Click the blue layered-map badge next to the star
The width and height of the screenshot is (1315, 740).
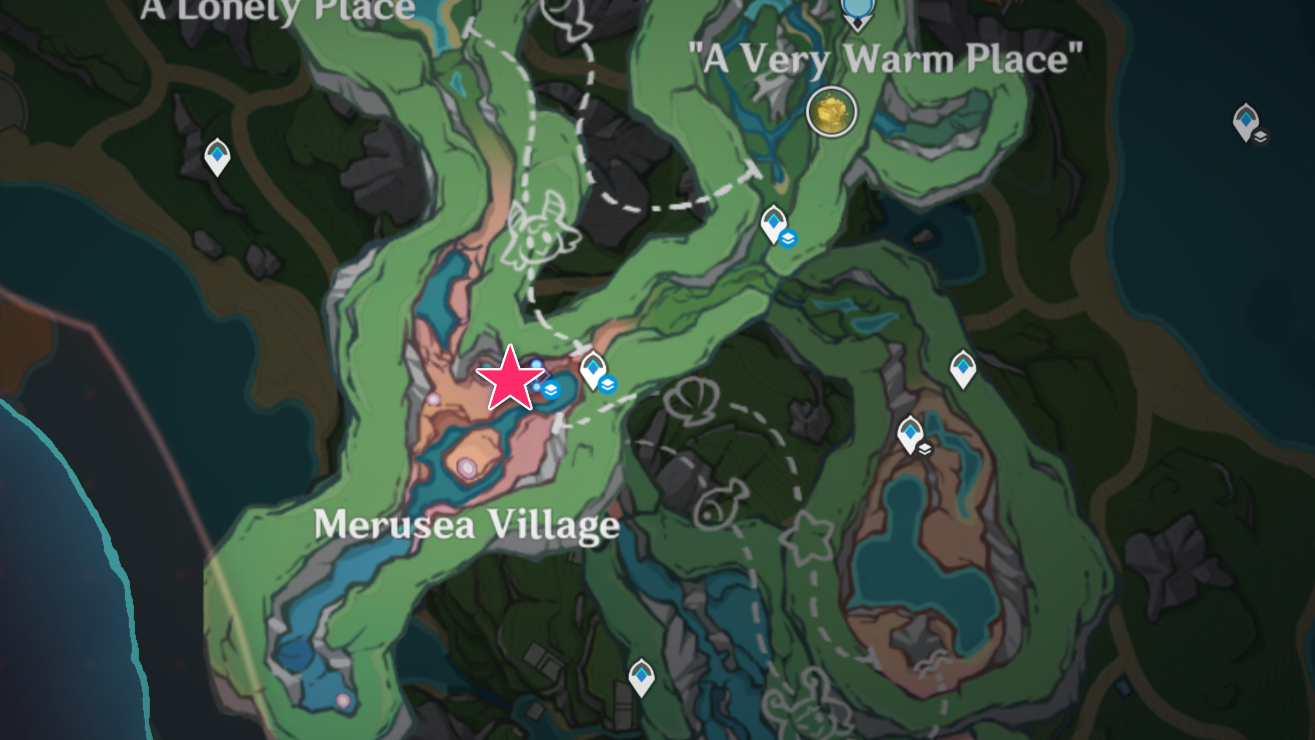tap(550, 390)
